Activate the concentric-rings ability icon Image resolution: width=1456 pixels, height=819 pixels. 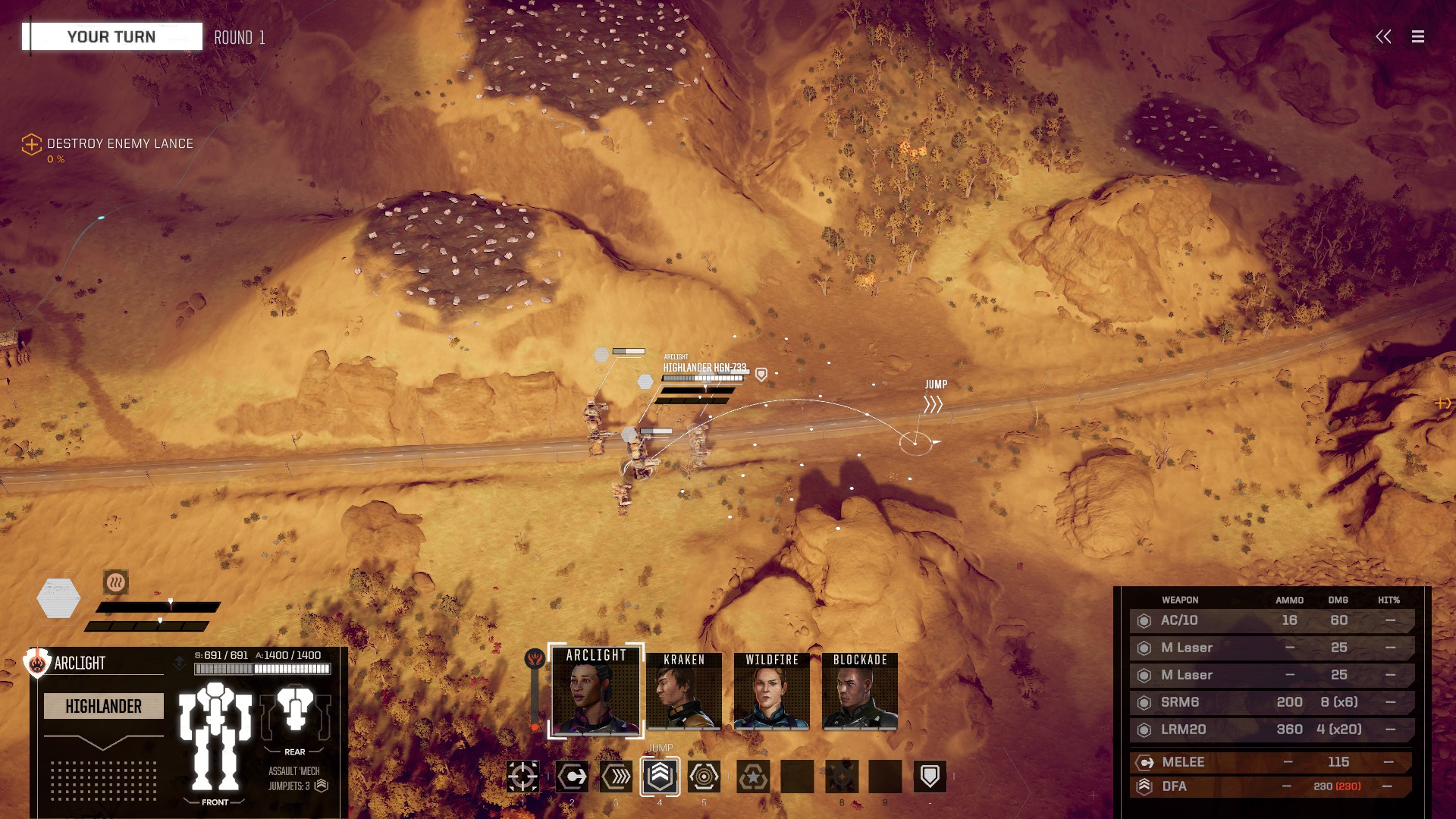click(x=704, y=777)
